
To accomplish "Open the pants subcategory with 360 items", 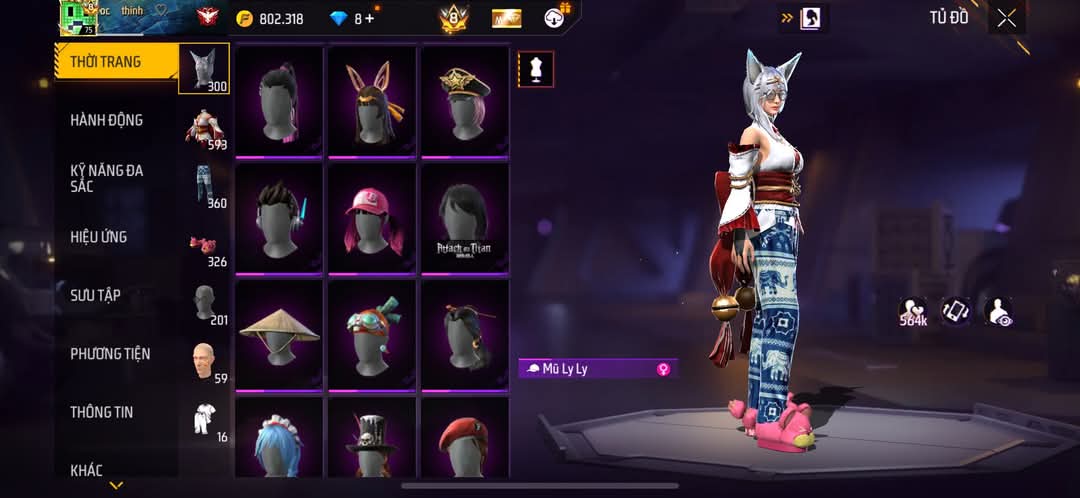I will click(x=205, y=185).
